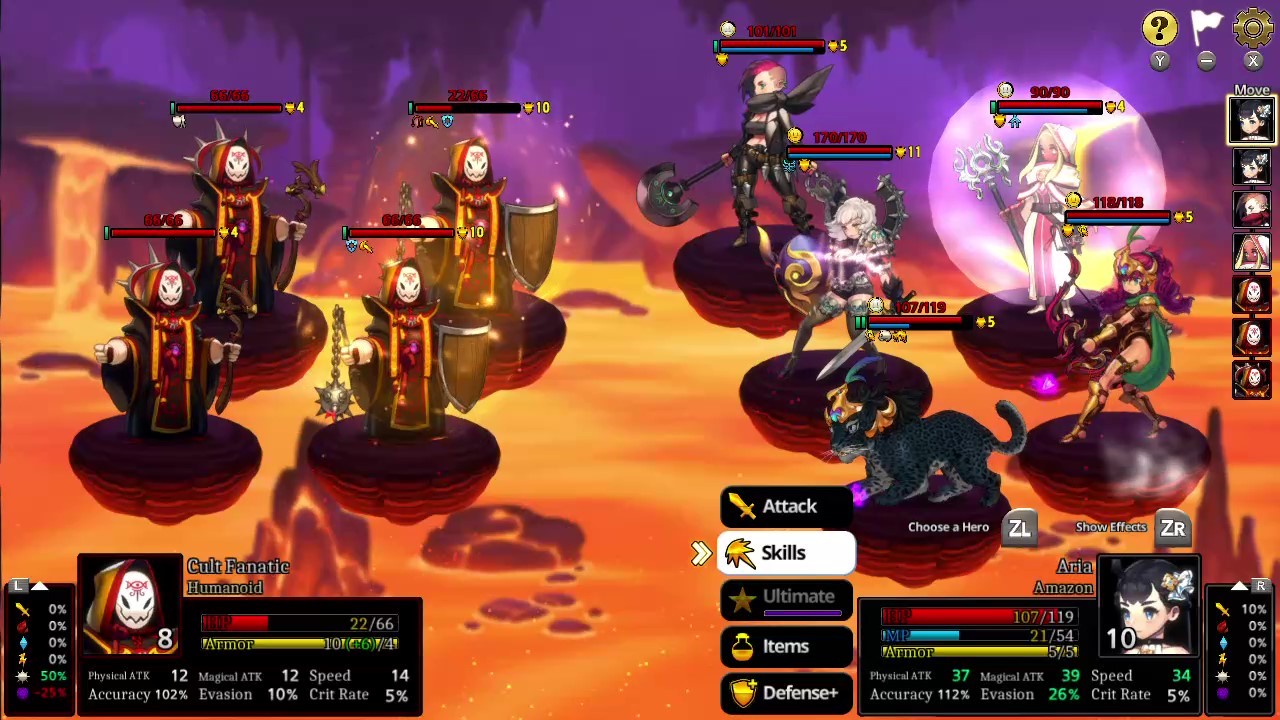
Task: Open Items via the potion icon
Action: (x=743, y=646)
